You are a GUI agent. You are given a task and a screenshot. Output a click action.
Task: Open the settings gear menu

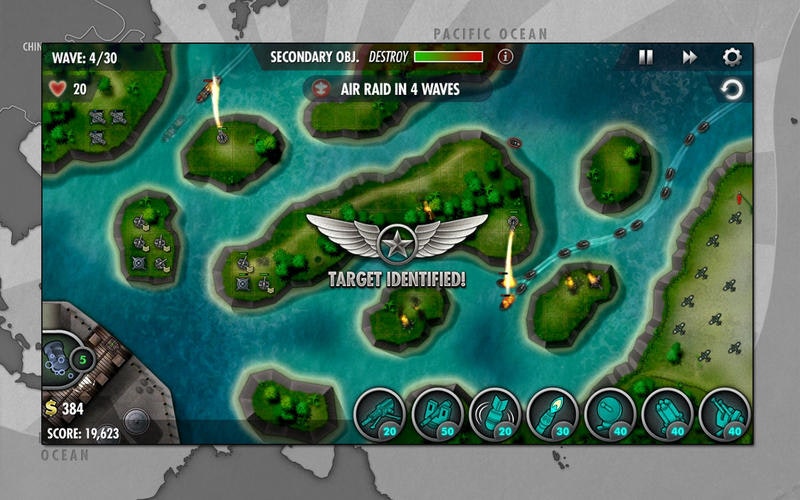point(732,57)
